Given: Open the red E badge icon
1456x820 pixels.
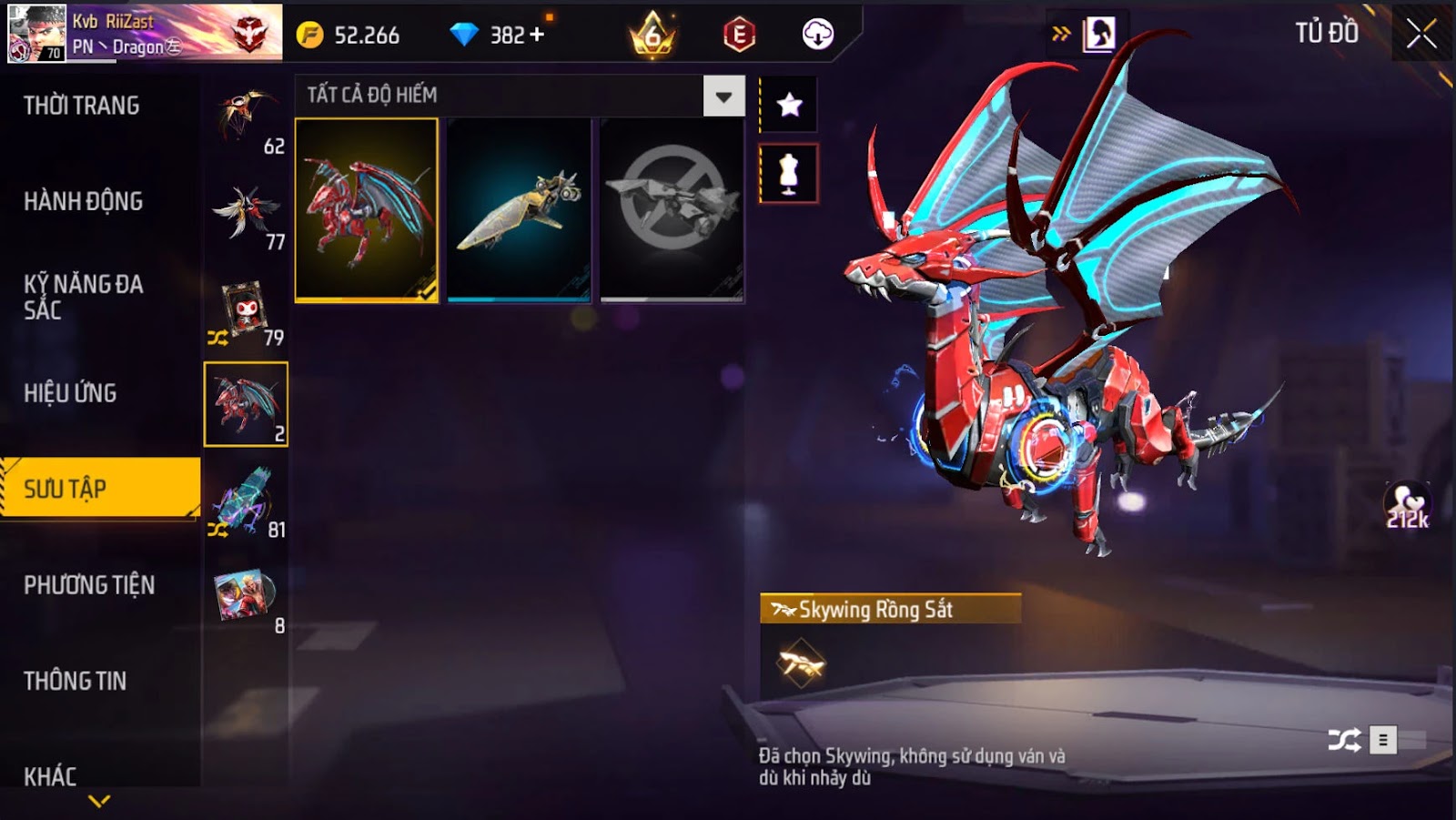Looking at the screenshot, I should [739, 35].
